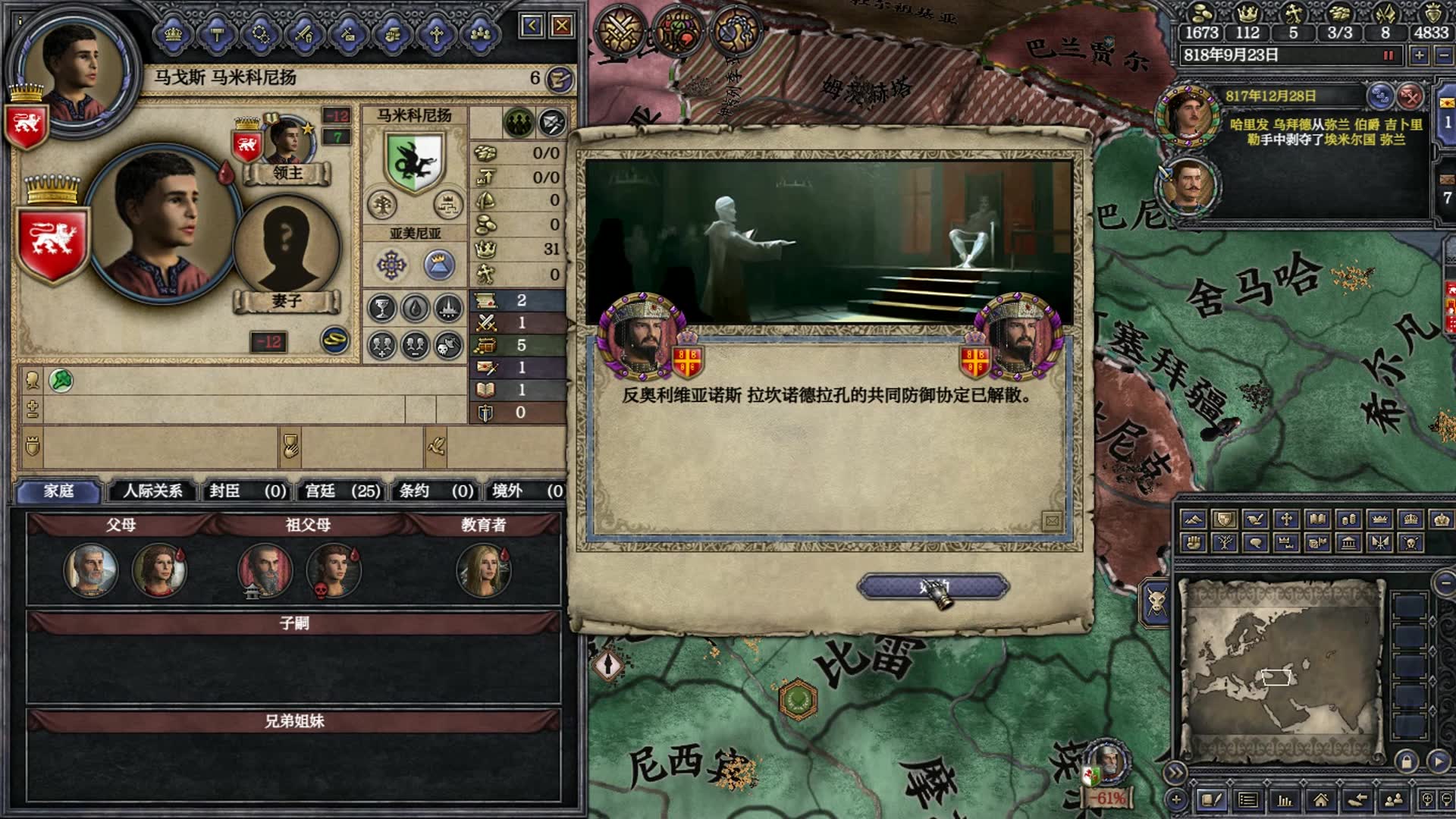Open the blonde educator's portrait
The image size is (1456, 819).
483,570
